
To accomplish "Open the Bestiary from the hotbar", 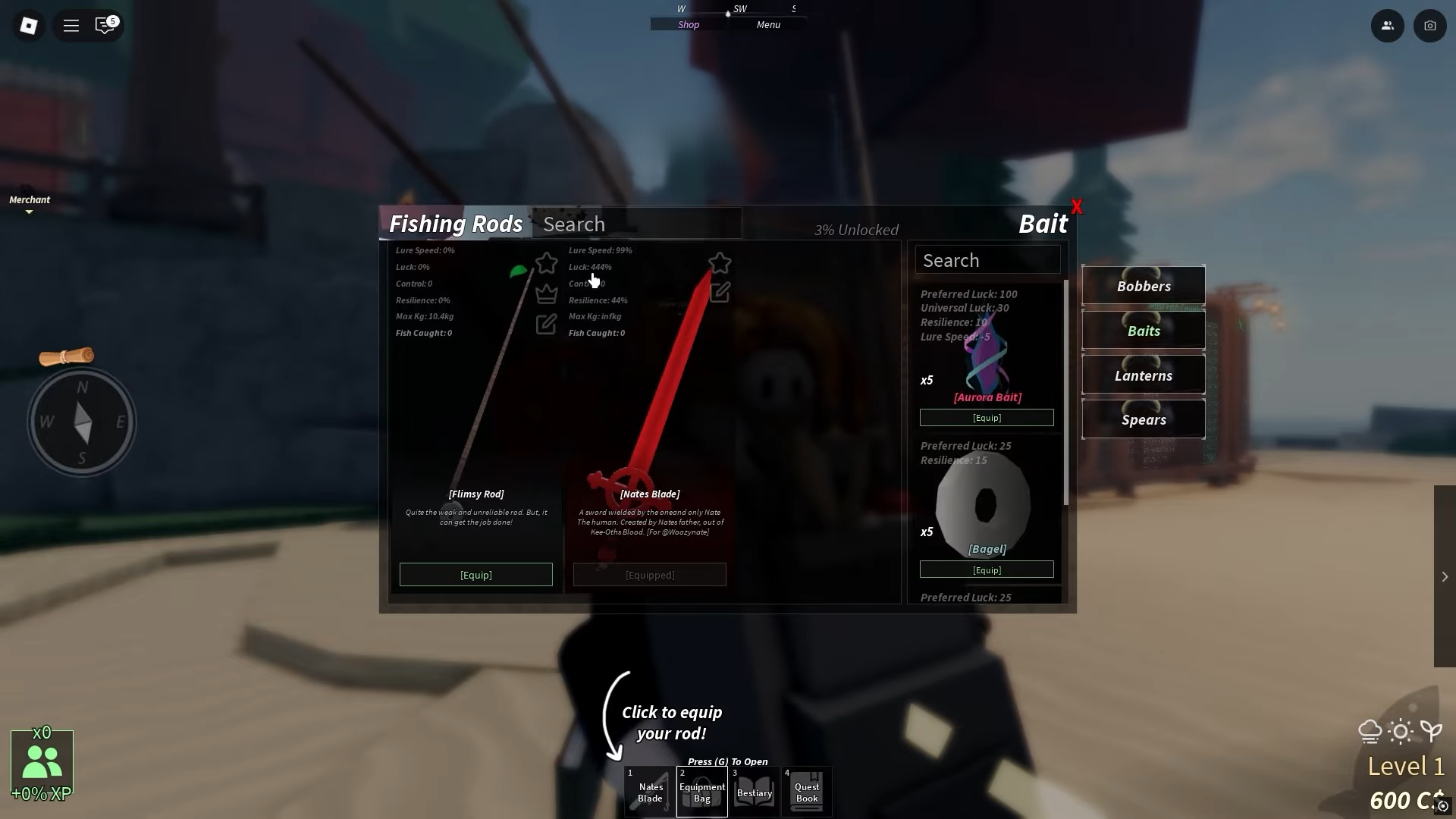I will 754,791.
